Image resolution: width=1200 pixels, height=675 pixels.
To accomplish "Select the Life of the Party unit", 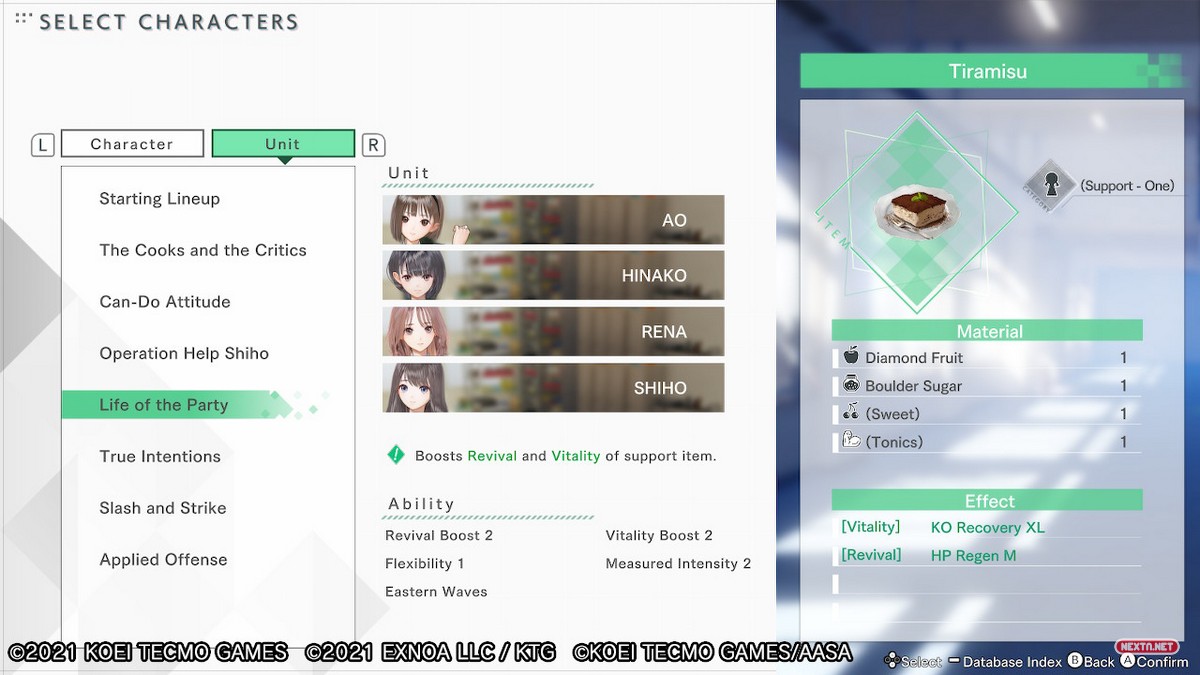I will [x=164, y=405].
